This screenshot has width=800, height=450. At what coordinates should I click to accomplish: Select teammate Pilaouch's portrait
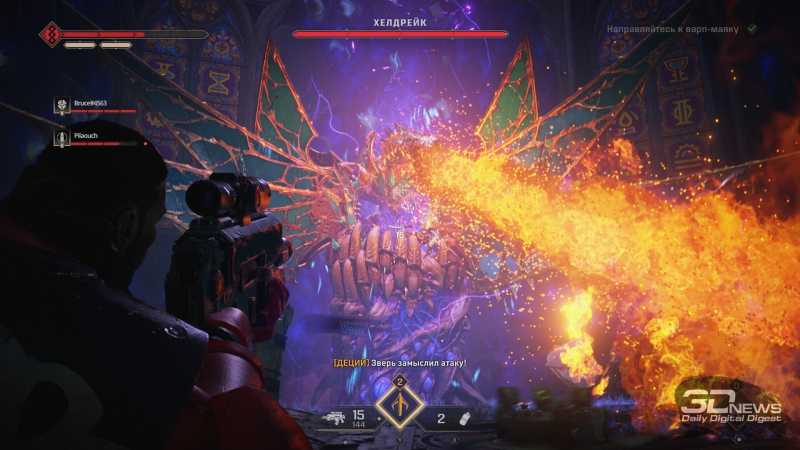click(x=61, y=137)
